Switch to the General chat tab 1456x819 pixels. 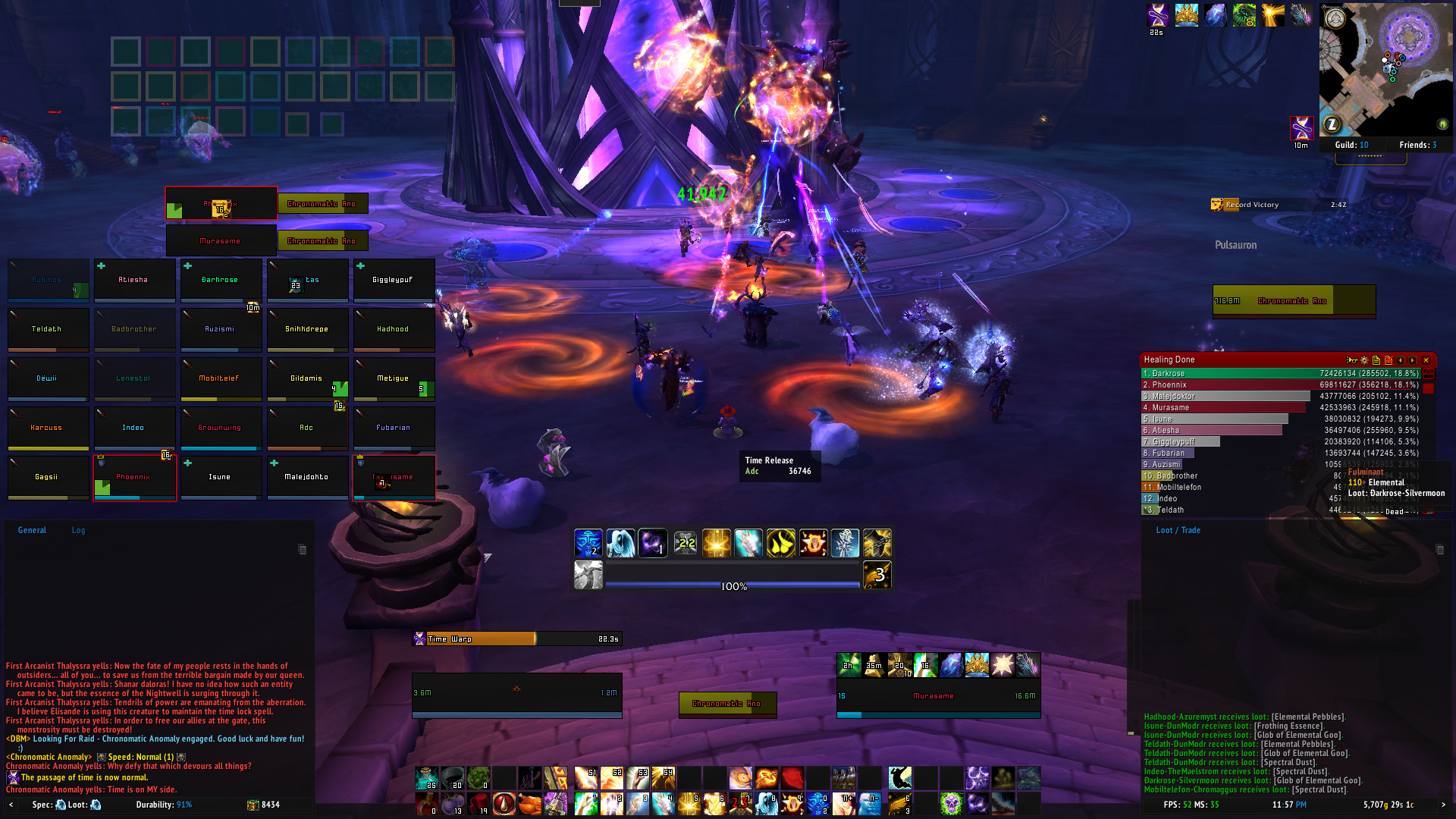32,530
